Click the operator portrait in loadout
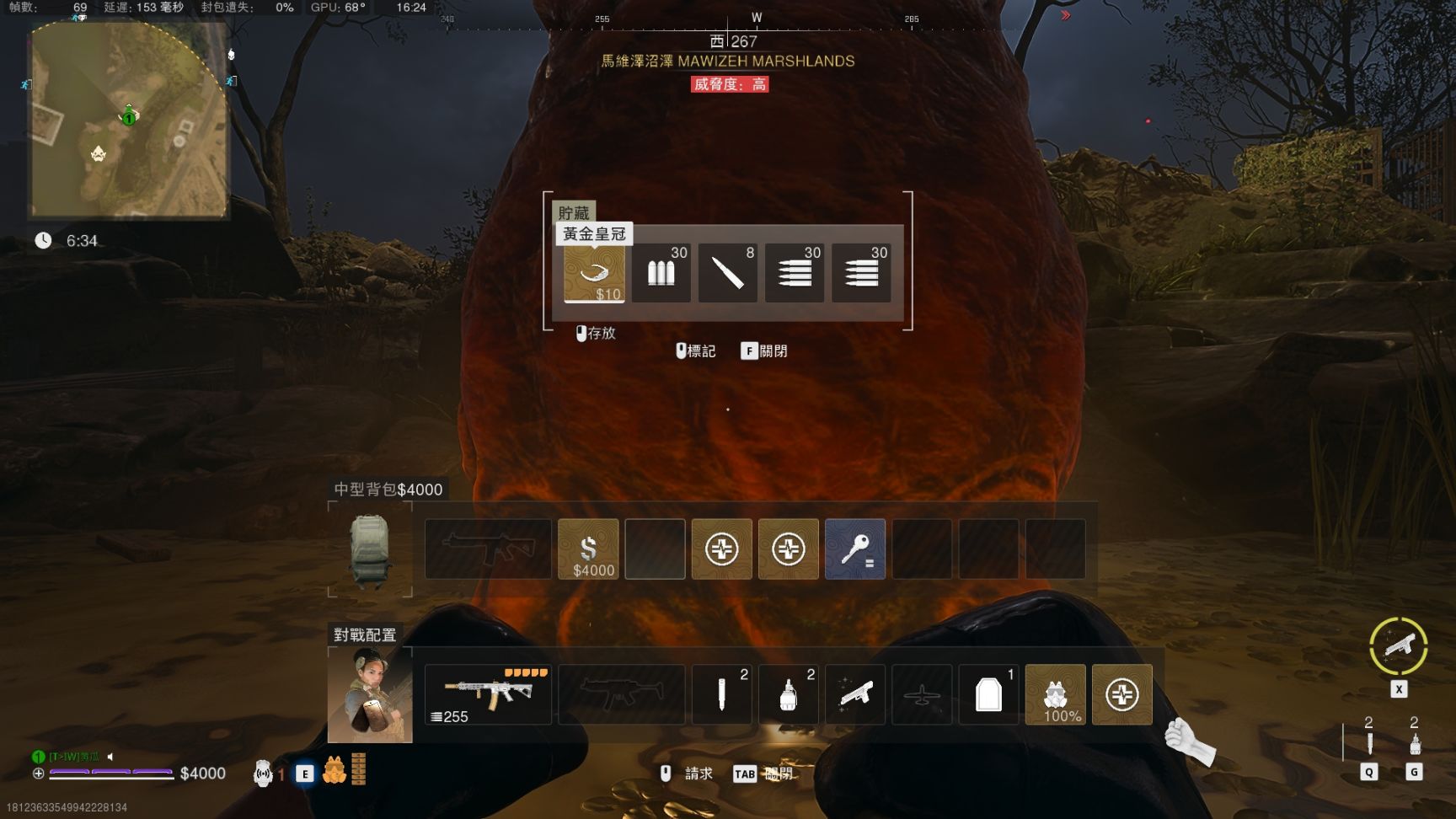Image resolution: width=1456 pixels, height=819 pixels. click(370, 695)
